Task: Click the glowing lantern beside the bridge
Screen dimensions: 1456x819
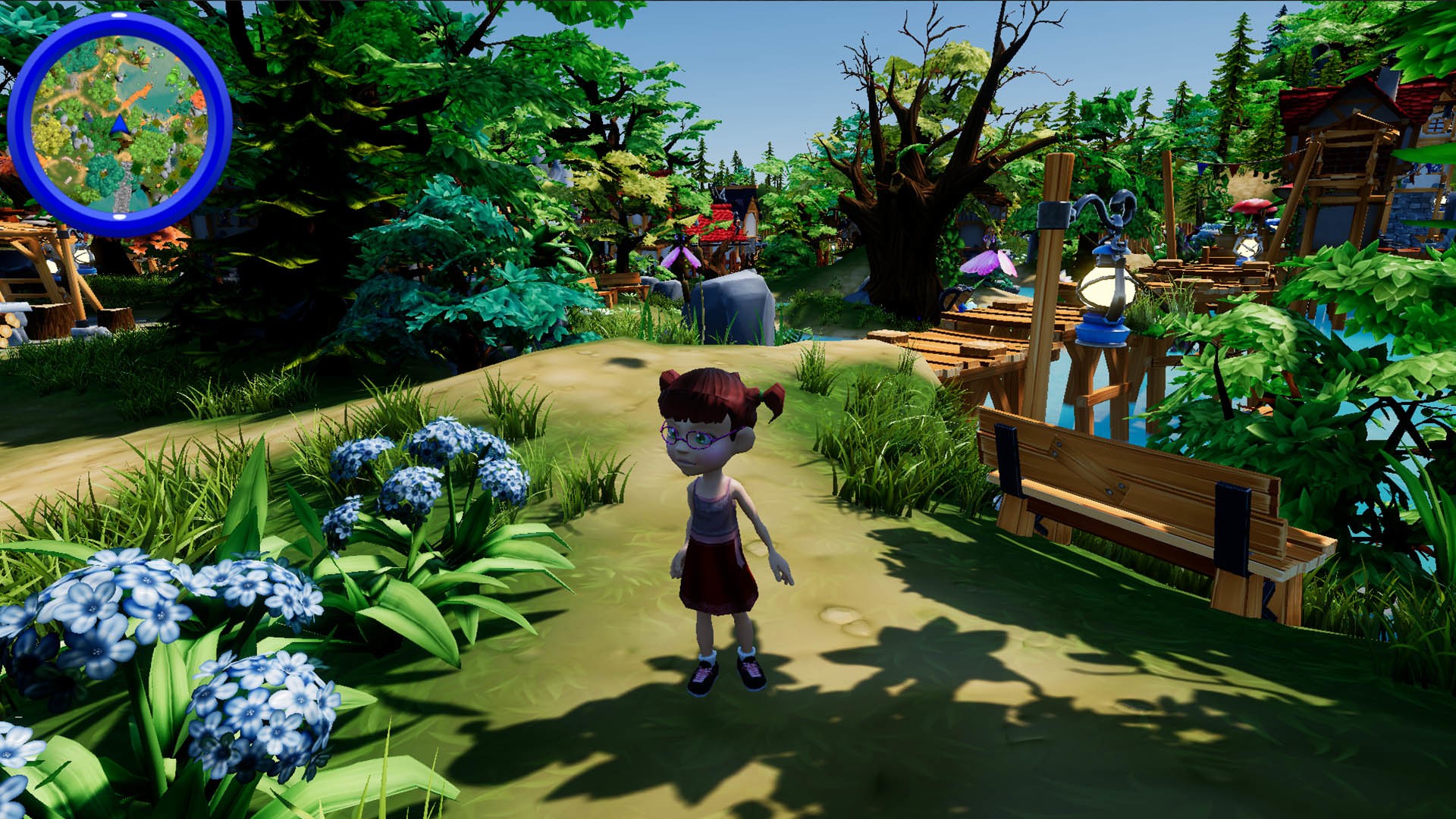Action: coord(1106,288)
